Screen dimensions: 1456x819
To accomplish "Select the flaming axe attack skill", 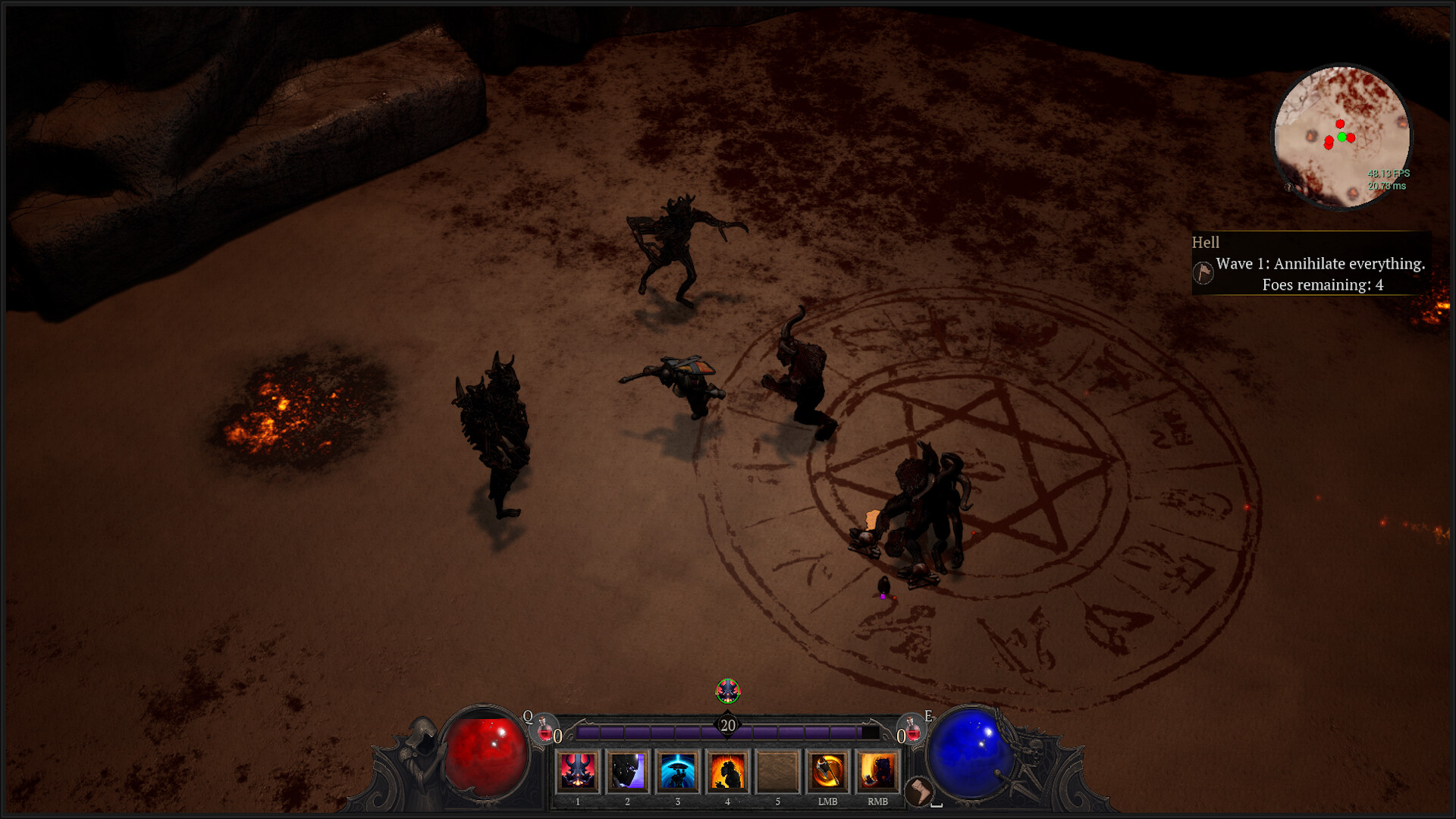I will 827,771.
